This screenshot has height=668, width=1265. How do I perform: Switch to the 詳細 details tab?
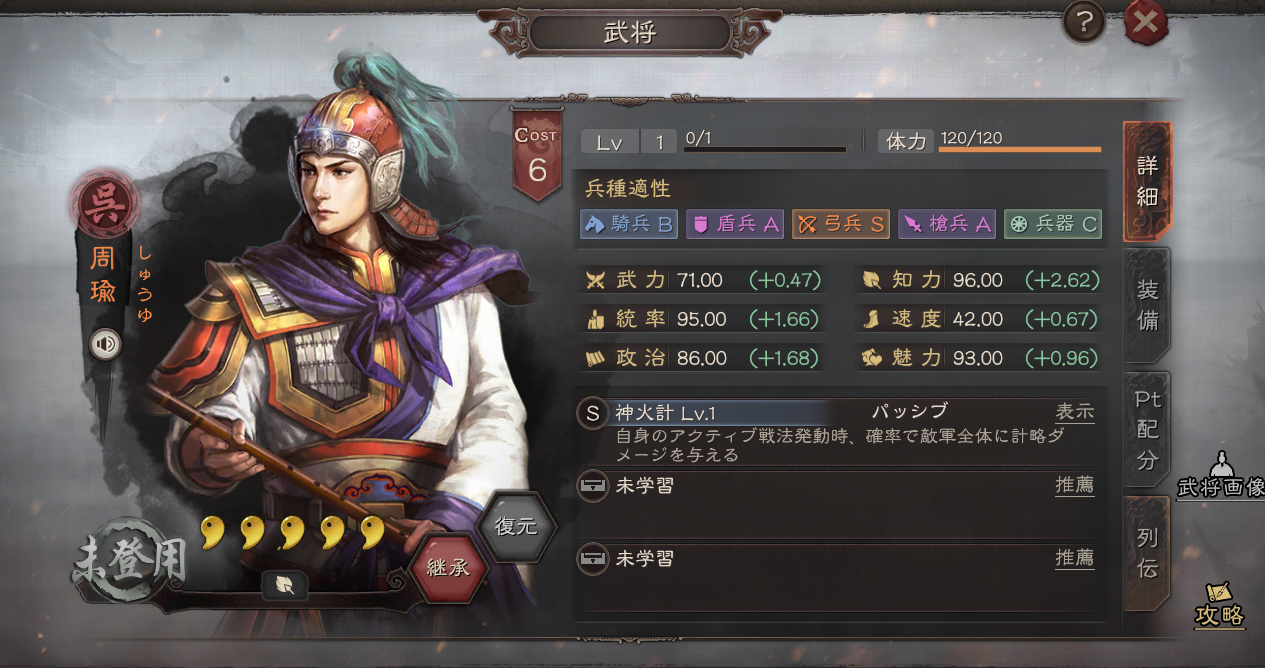pyautogui.click(x=1147, y=182)
